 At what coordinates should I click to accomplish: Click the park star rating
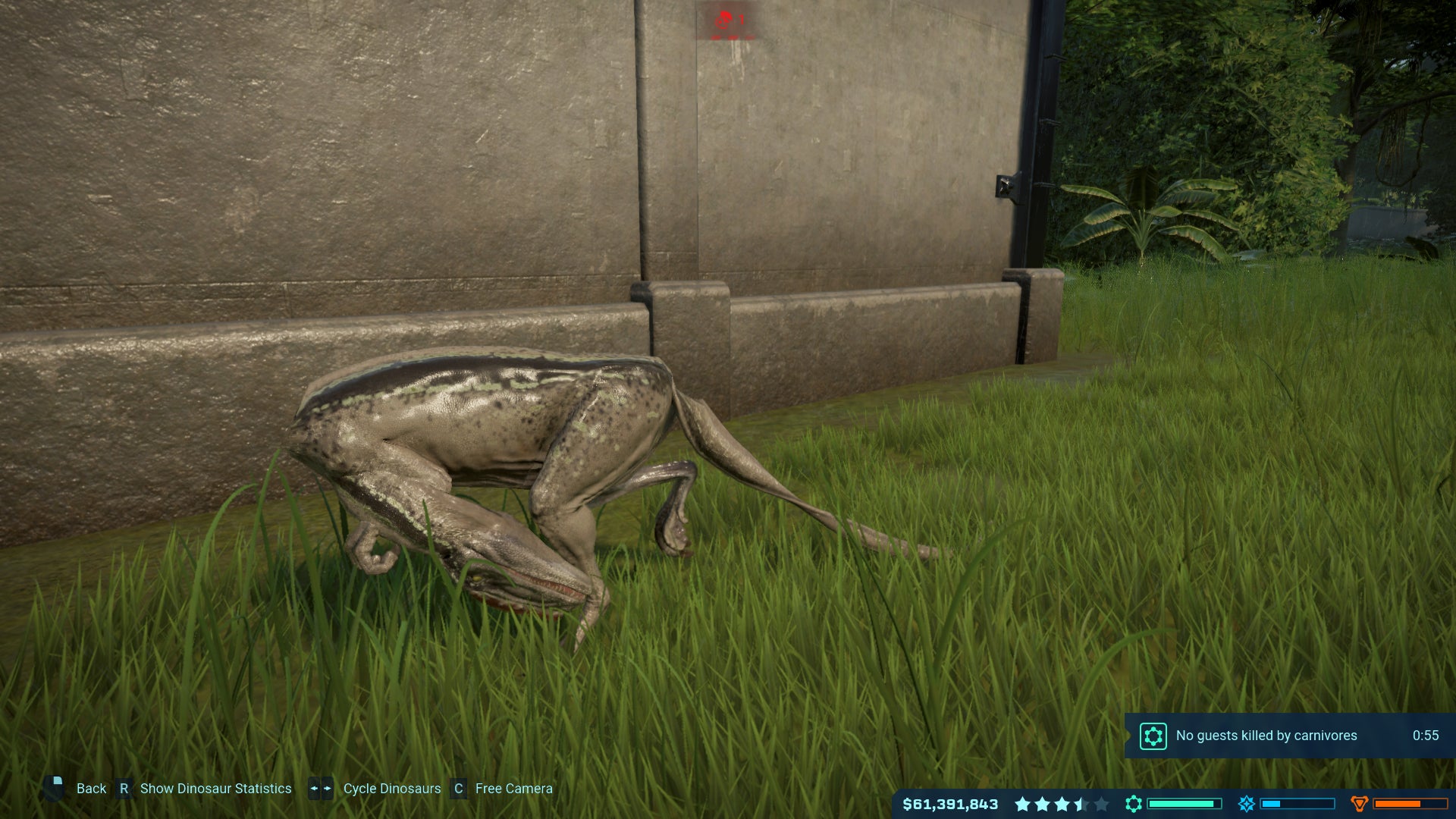click(1062, 802)
